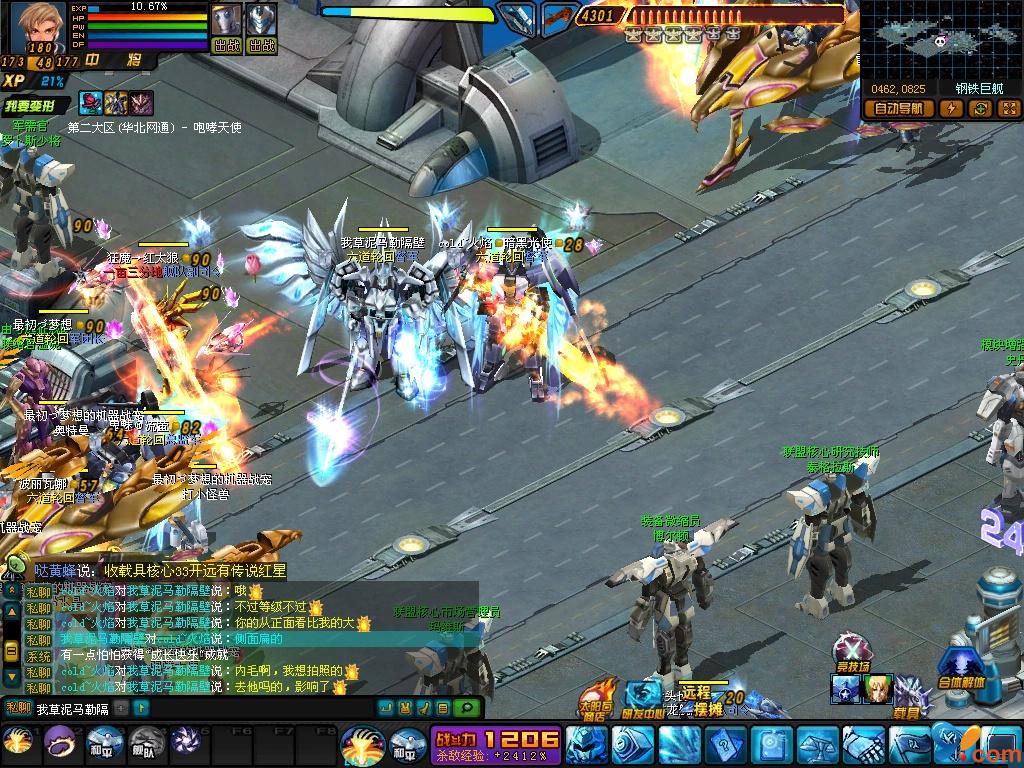
Task: Activate the 合体解体 combine button
Action: [963, 668]
